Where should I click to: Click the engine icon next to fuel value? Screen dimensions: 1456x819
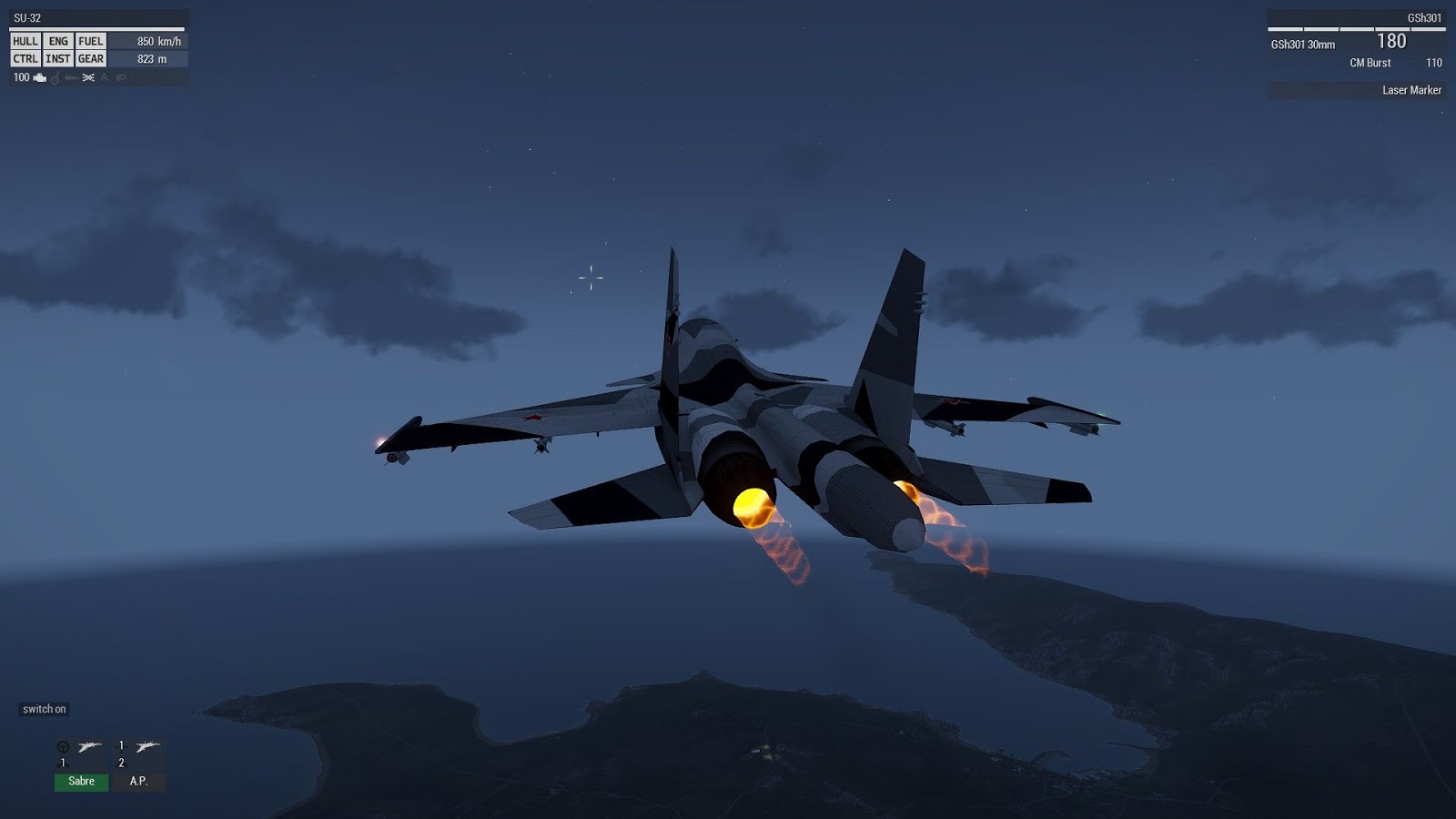[x=40, y=78]
